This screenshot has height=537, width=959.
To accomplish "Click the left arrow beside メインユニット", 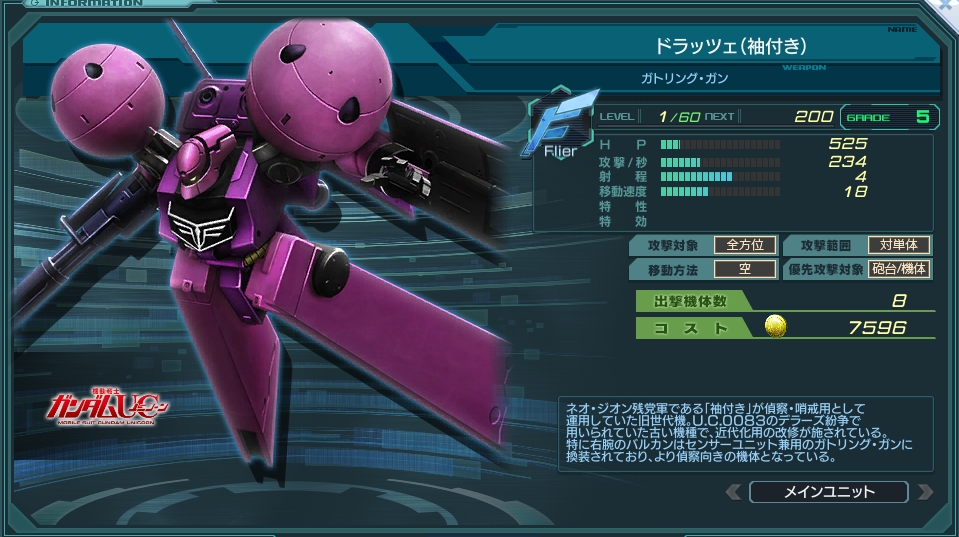I will pos(734,492).
